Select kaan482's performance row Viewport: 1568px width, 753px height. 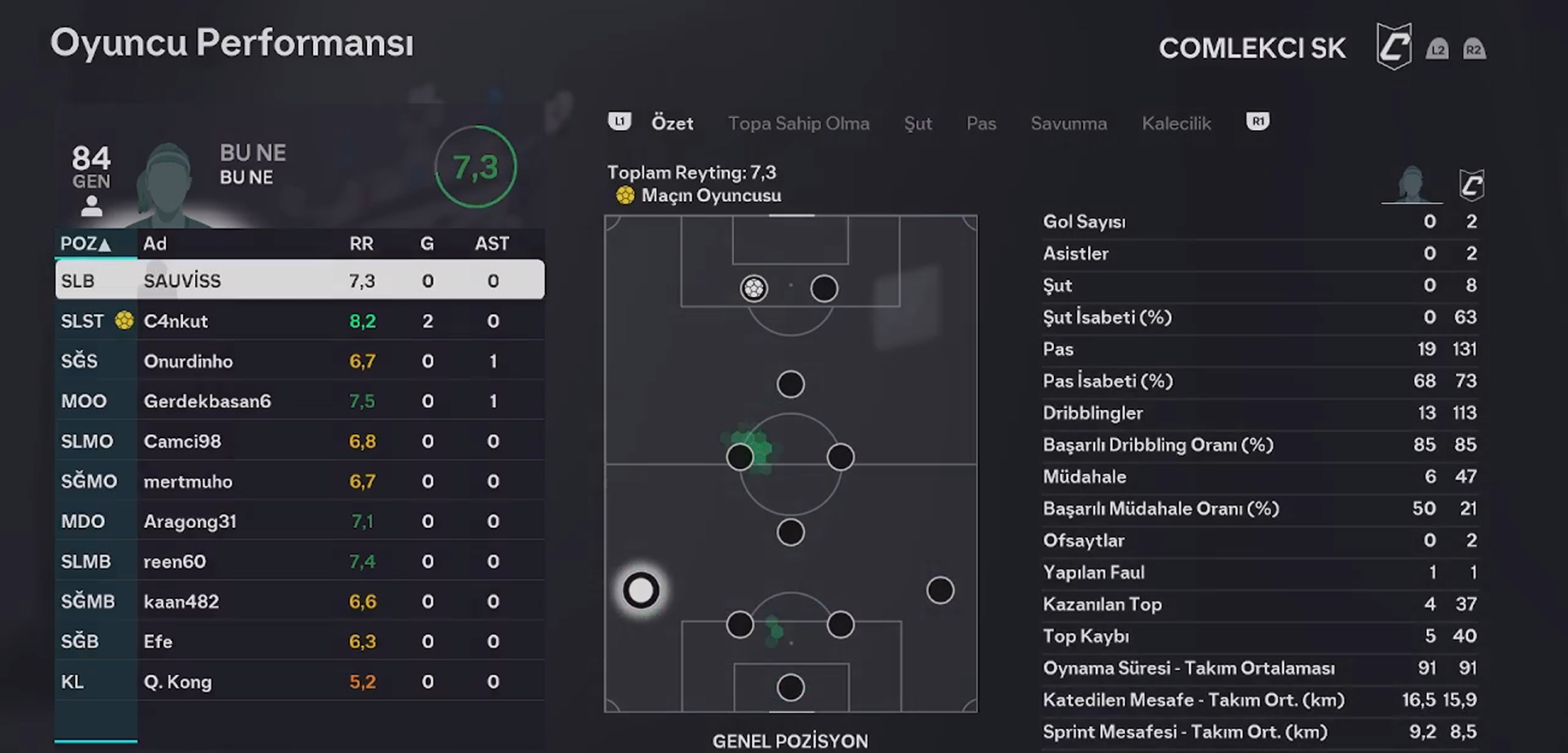click(299, 602)
